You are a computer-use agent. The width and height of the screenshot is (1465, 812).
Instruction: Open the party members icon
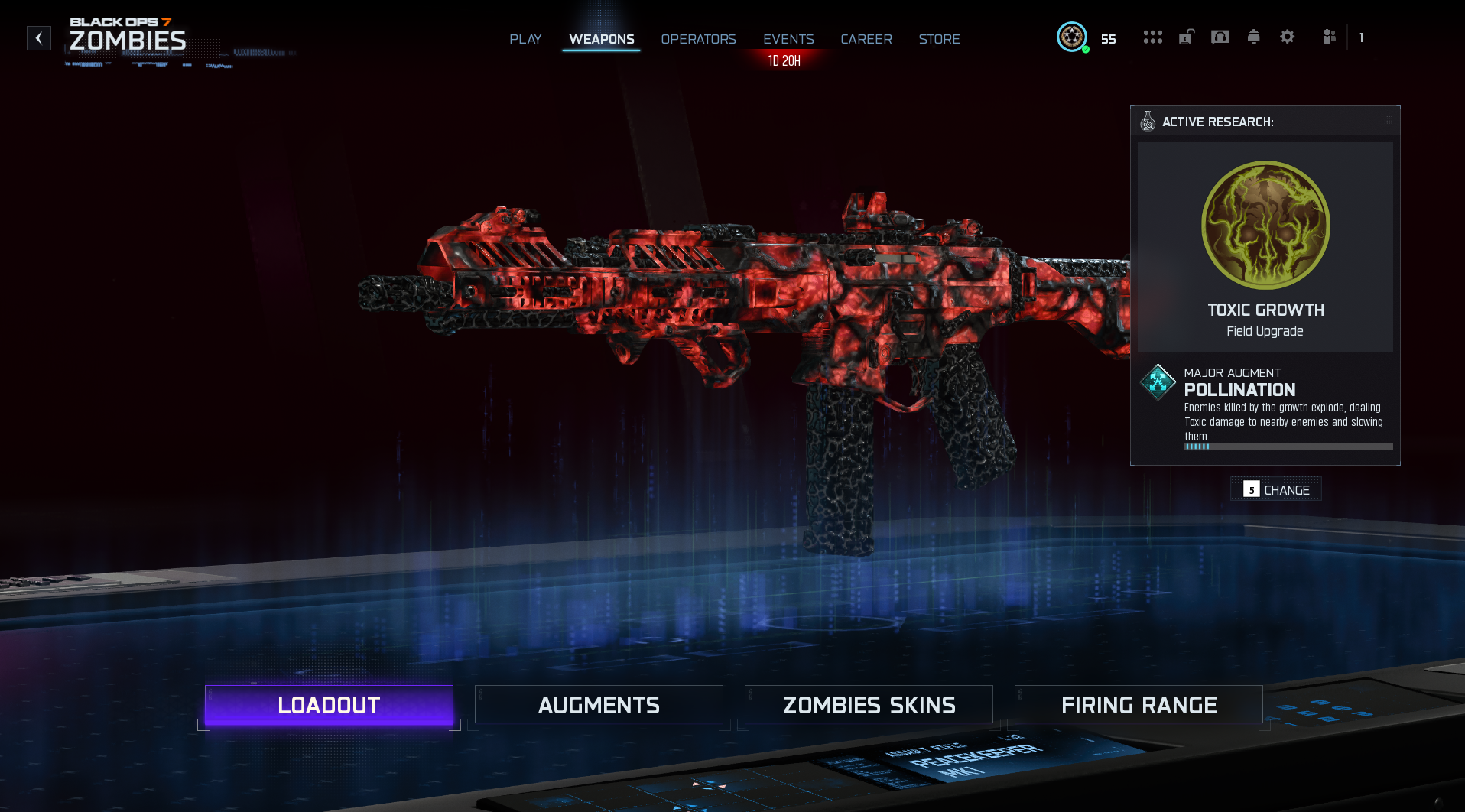coord(1330,37)
